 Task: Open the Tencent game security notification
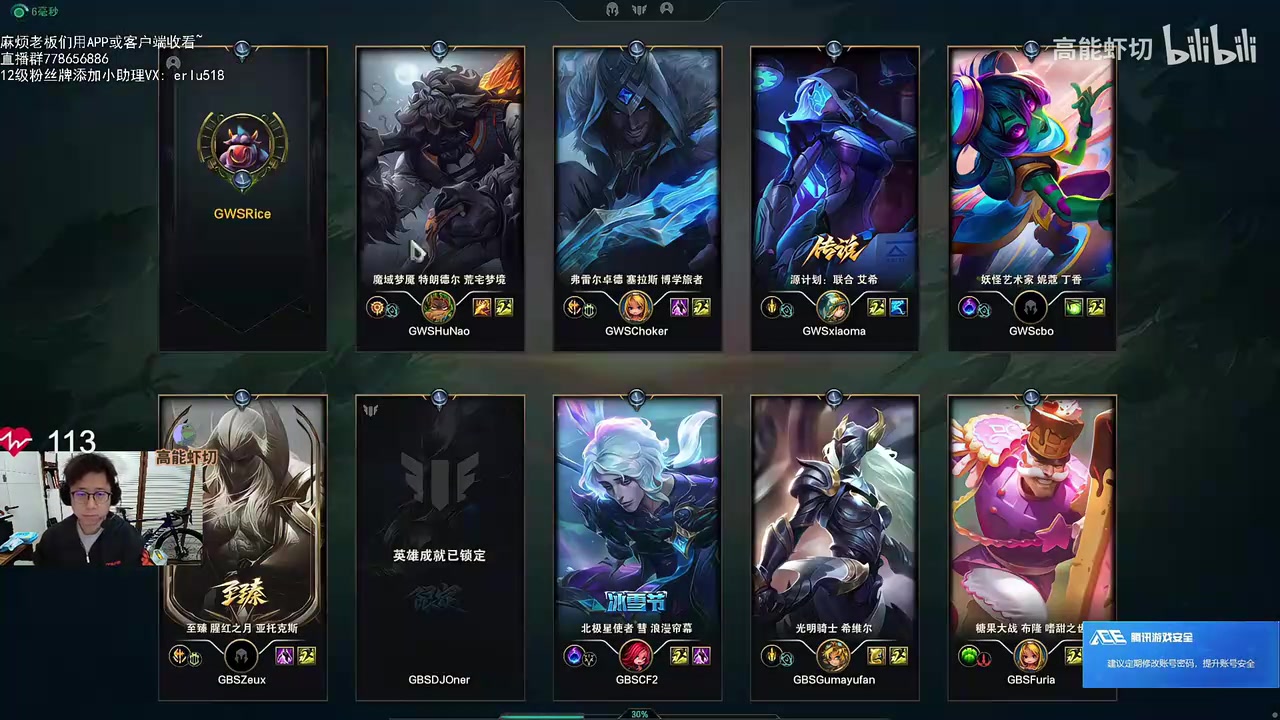(1180, 654)
